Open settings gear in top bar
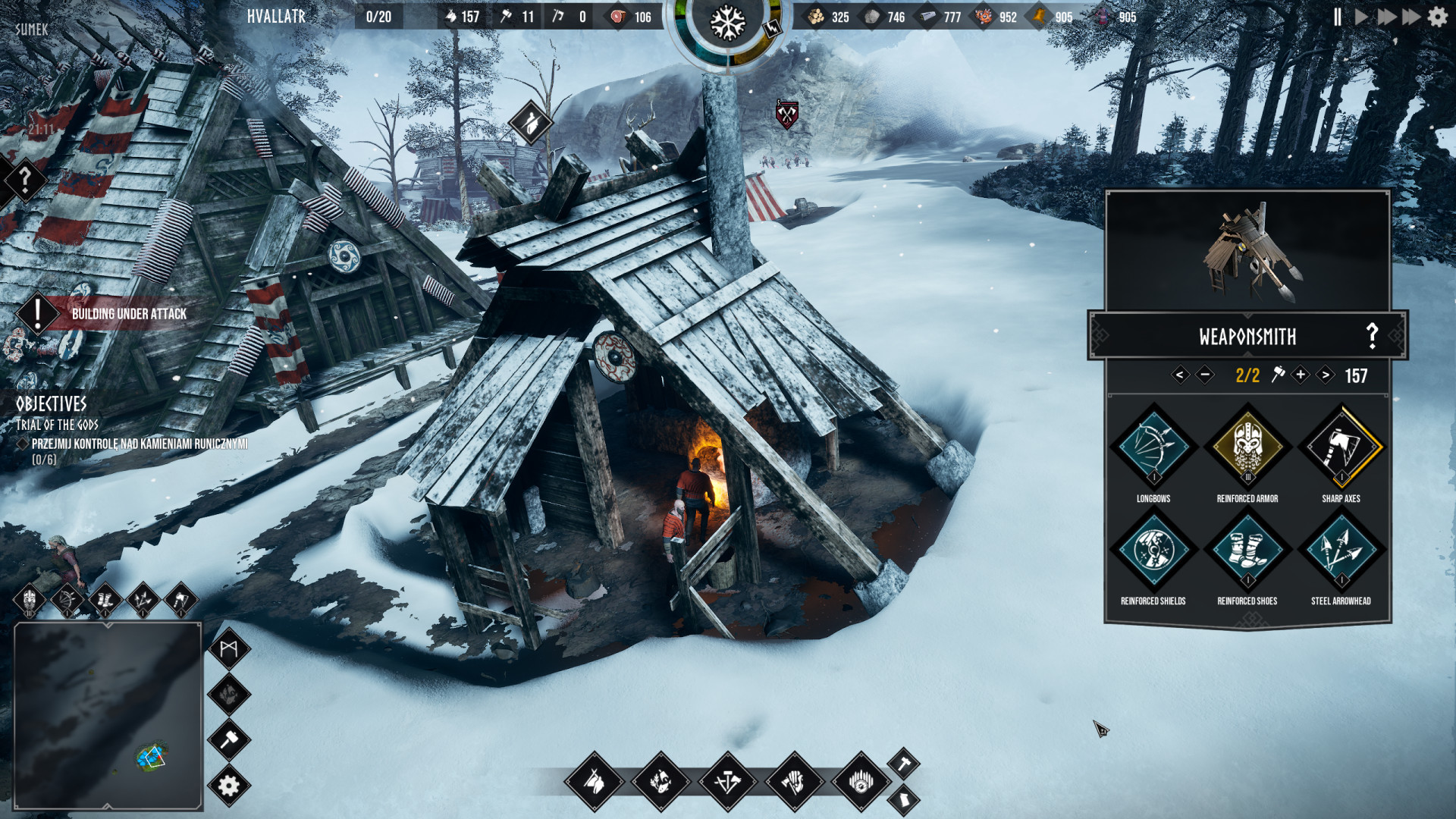 tap(1438, 17)
